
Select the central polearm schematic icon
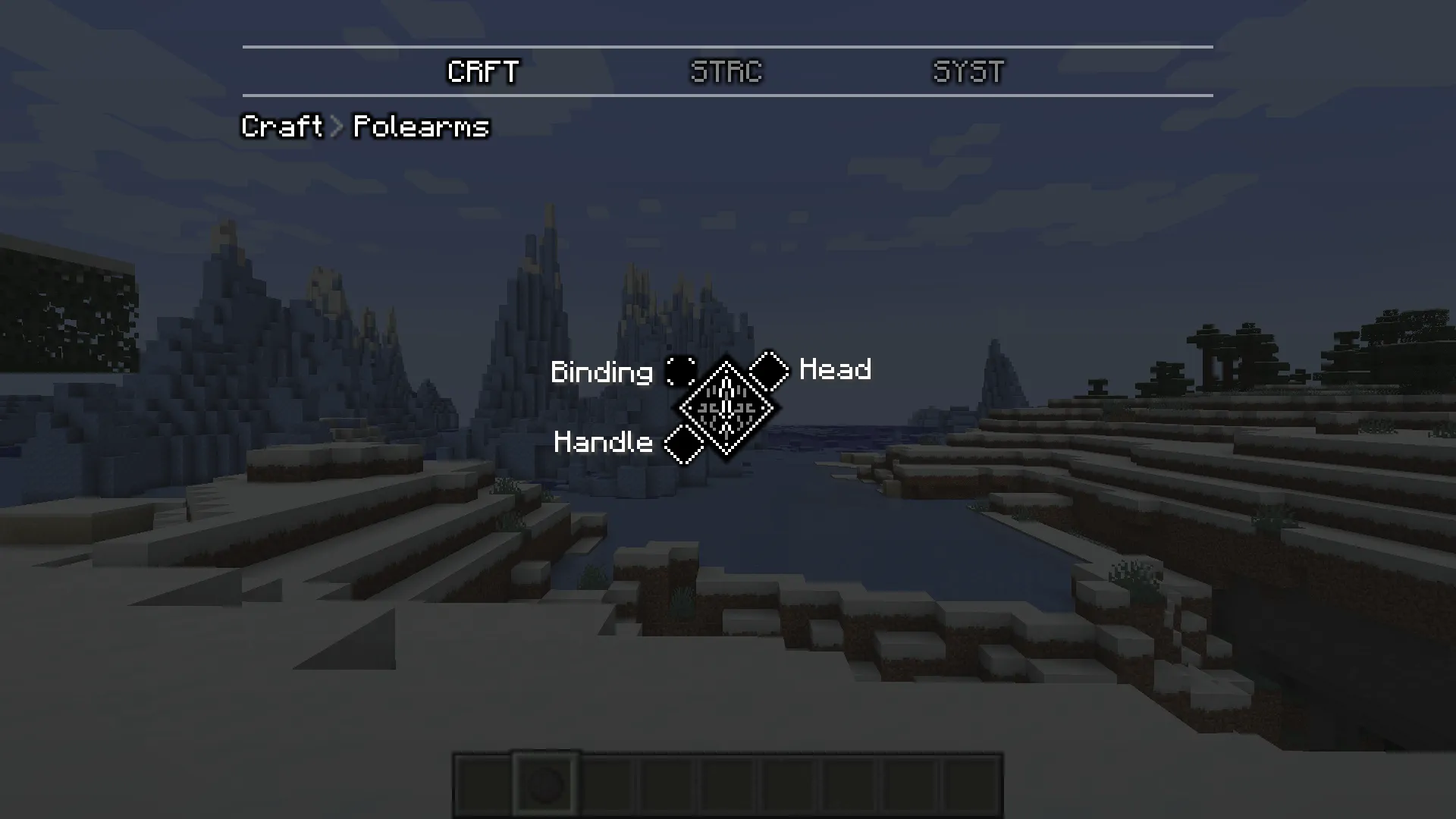point(727,407)
